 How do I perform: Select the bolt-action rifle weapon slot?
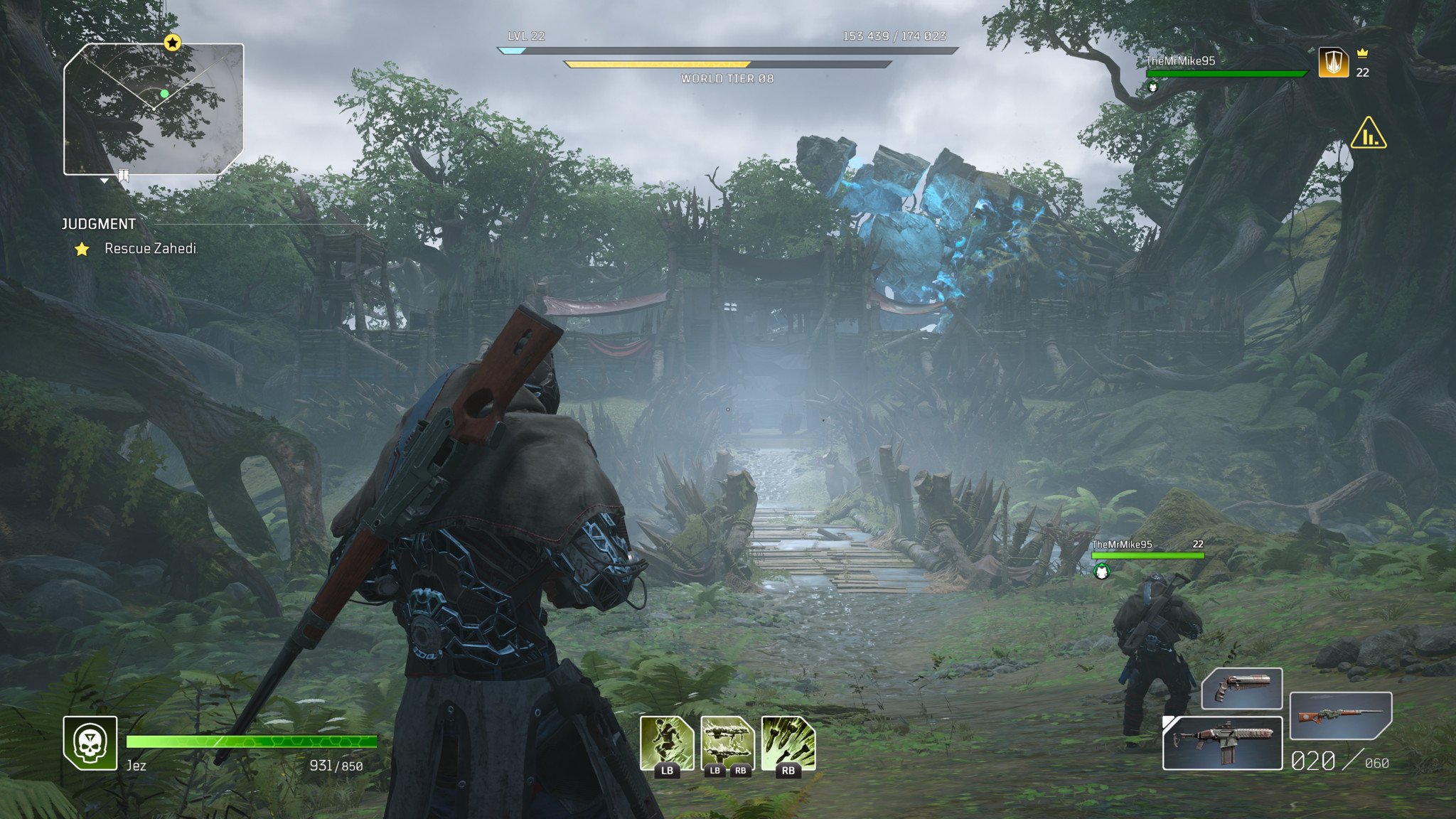(x=1339, y=715)
